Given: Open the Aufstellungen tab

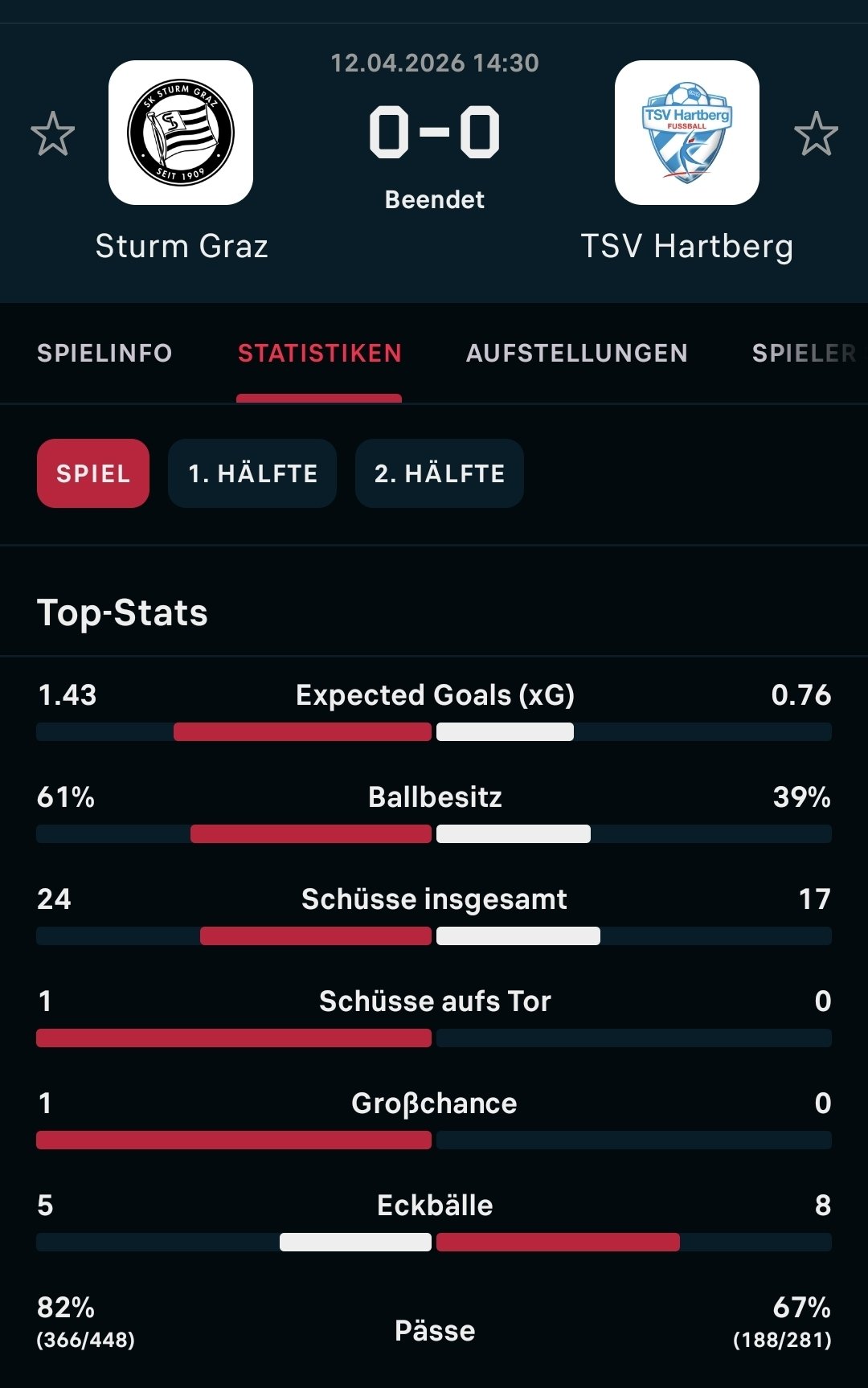Looking at the screenshot, I should pyautogui.click(x=576, y=353).
